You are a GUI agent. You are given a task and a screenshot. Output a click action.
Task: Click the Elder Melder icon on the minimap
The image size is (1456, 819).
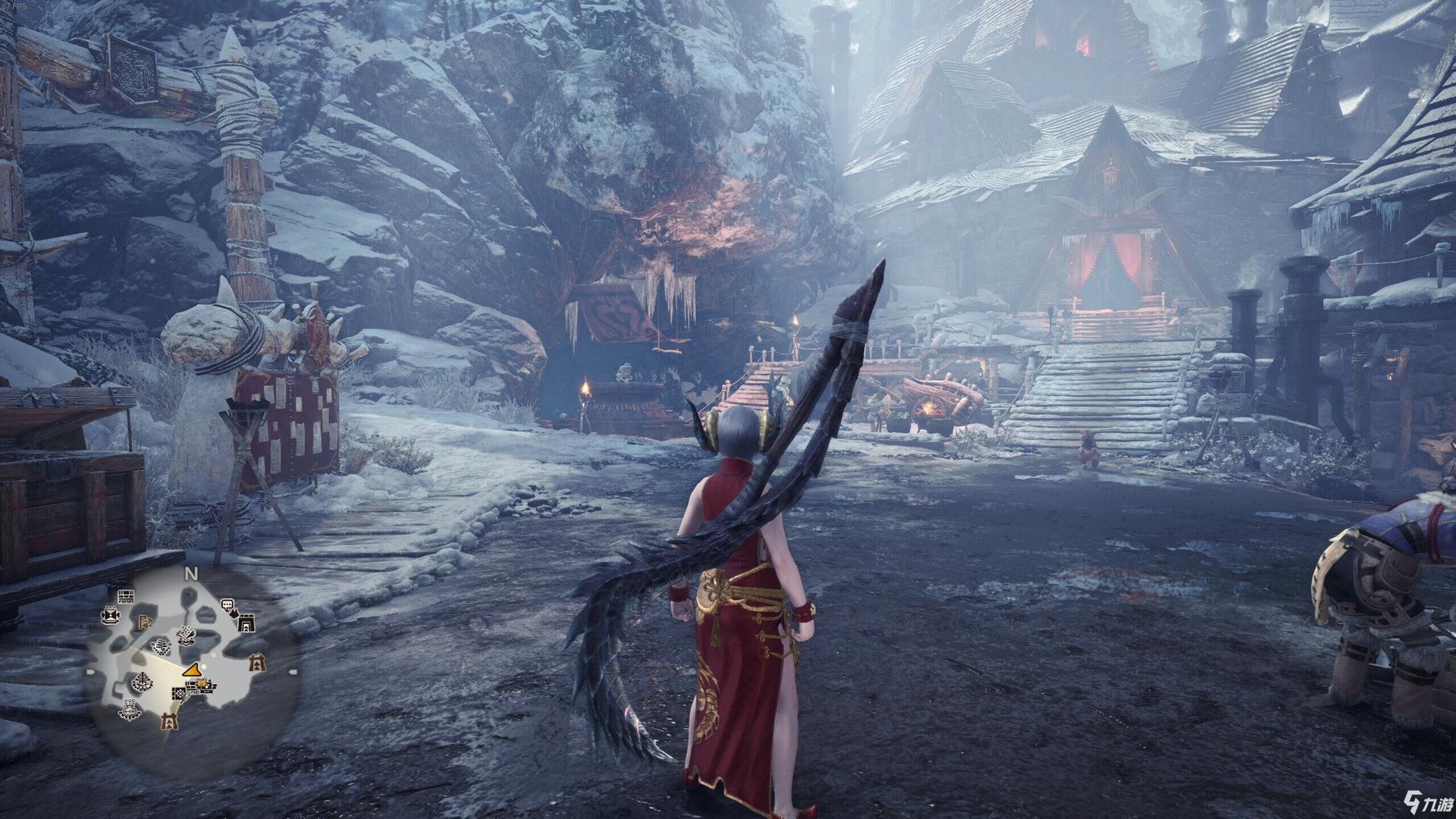(129, 710)
